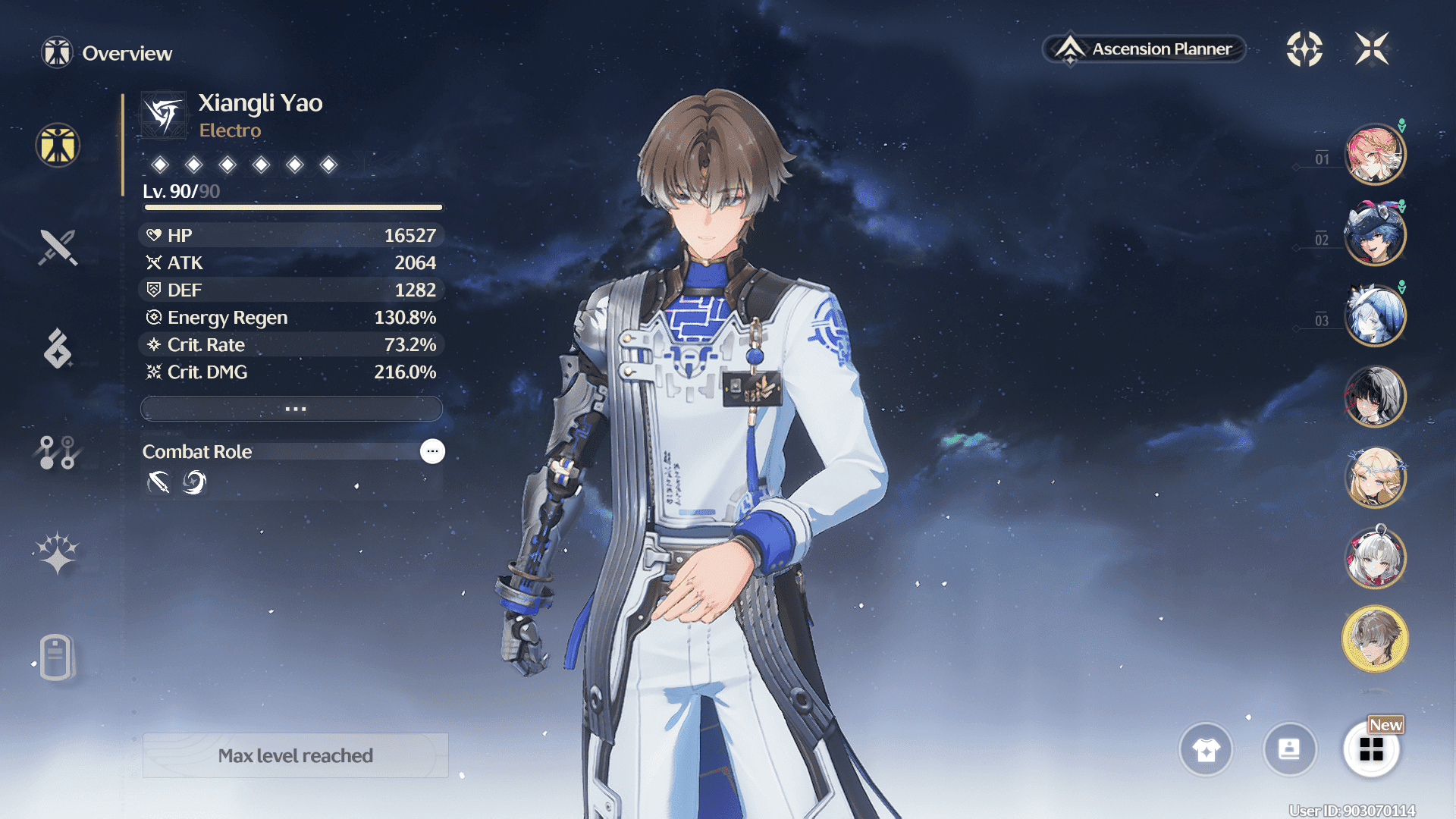This screenshot has height=819, width=1456.
Task: Switch to the Forte skill-nodes tab
Action: pyautogui.click(x=58, y=452)
